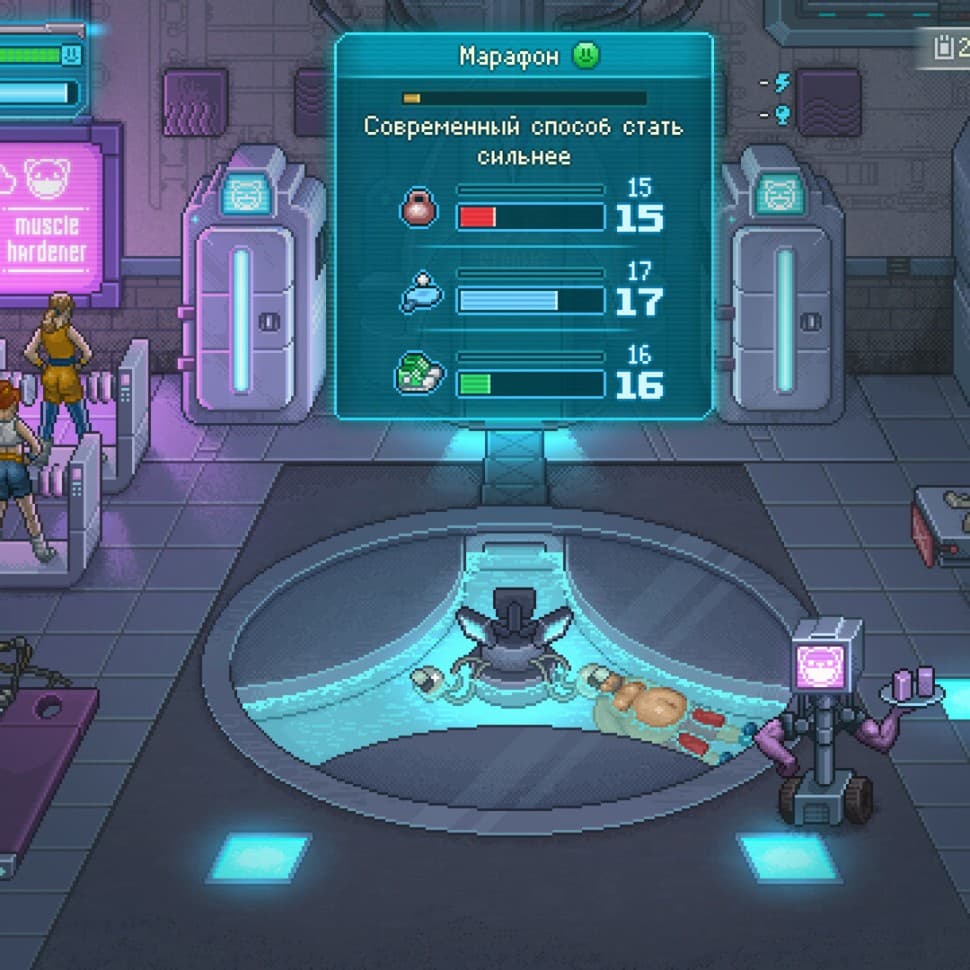Click the green sneaker stamina icon
Viewport: 970px width, 970px height.
tap(419, 377)
